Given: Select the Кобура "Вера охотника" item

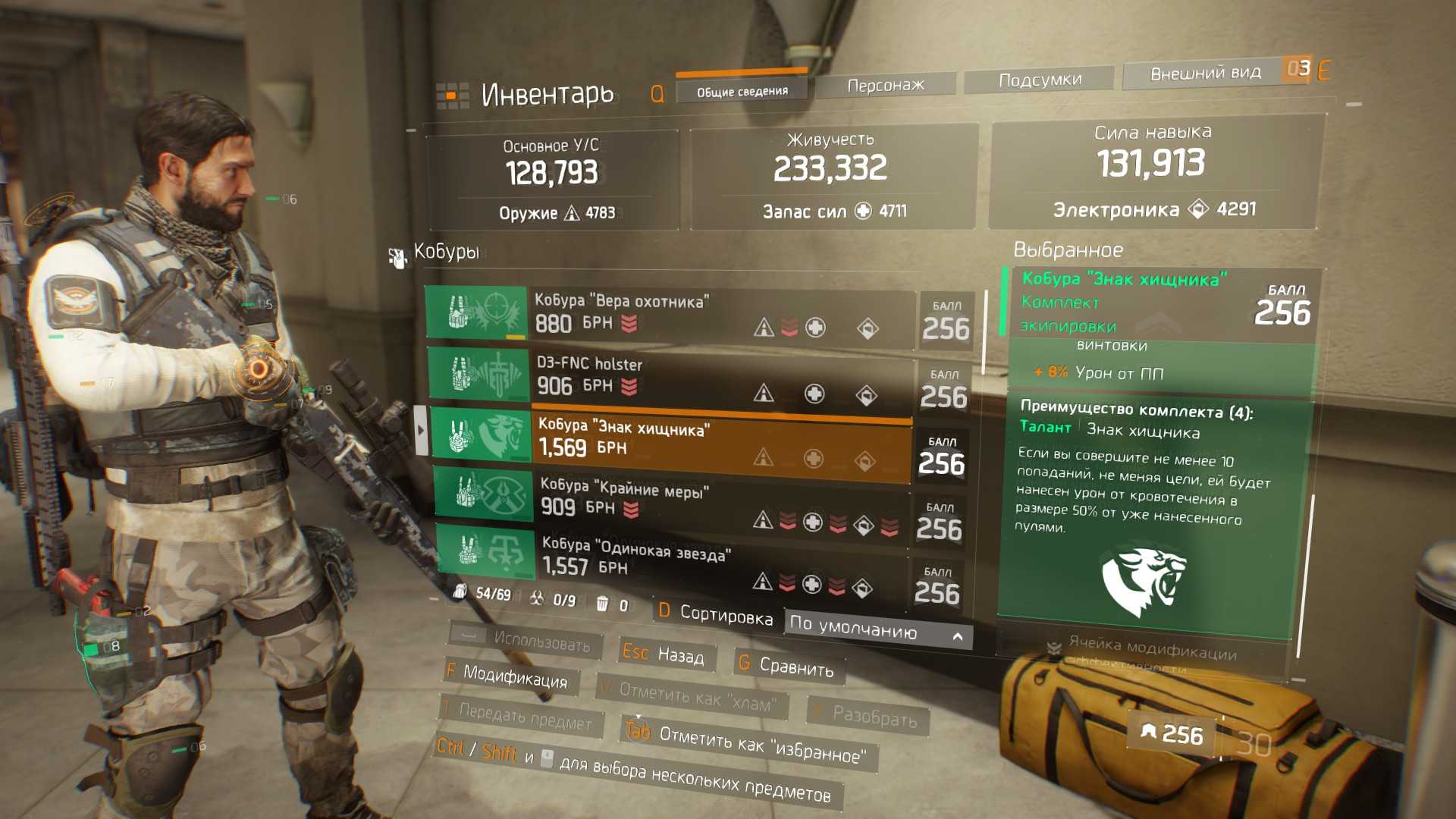Looking at the screenshot, I should [670, 313].
